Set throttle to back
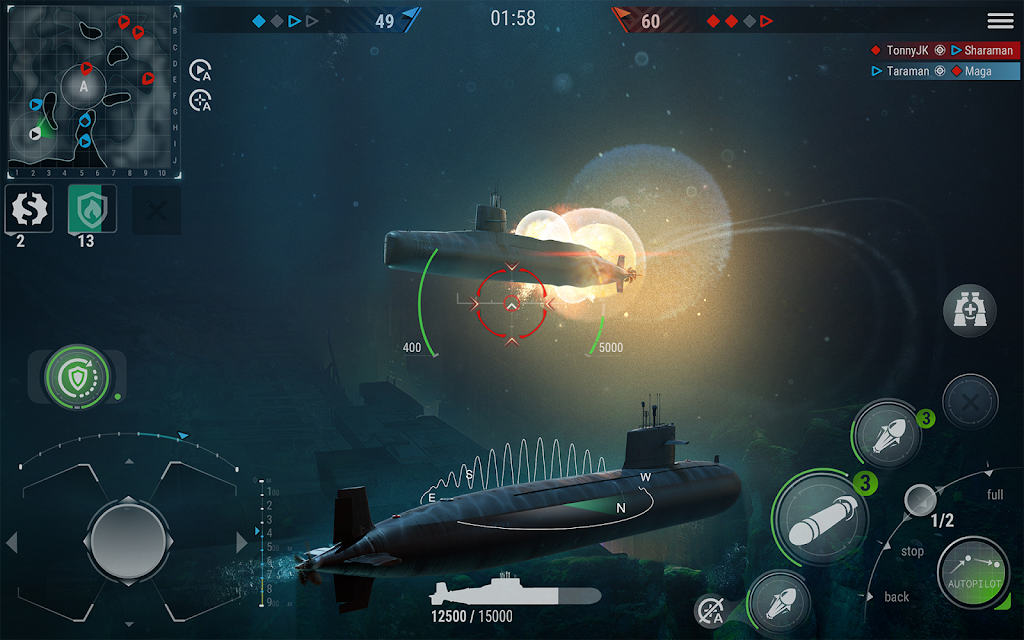Image resolution: width=1024 pixels, height=640 pixels. coord(897,597)
